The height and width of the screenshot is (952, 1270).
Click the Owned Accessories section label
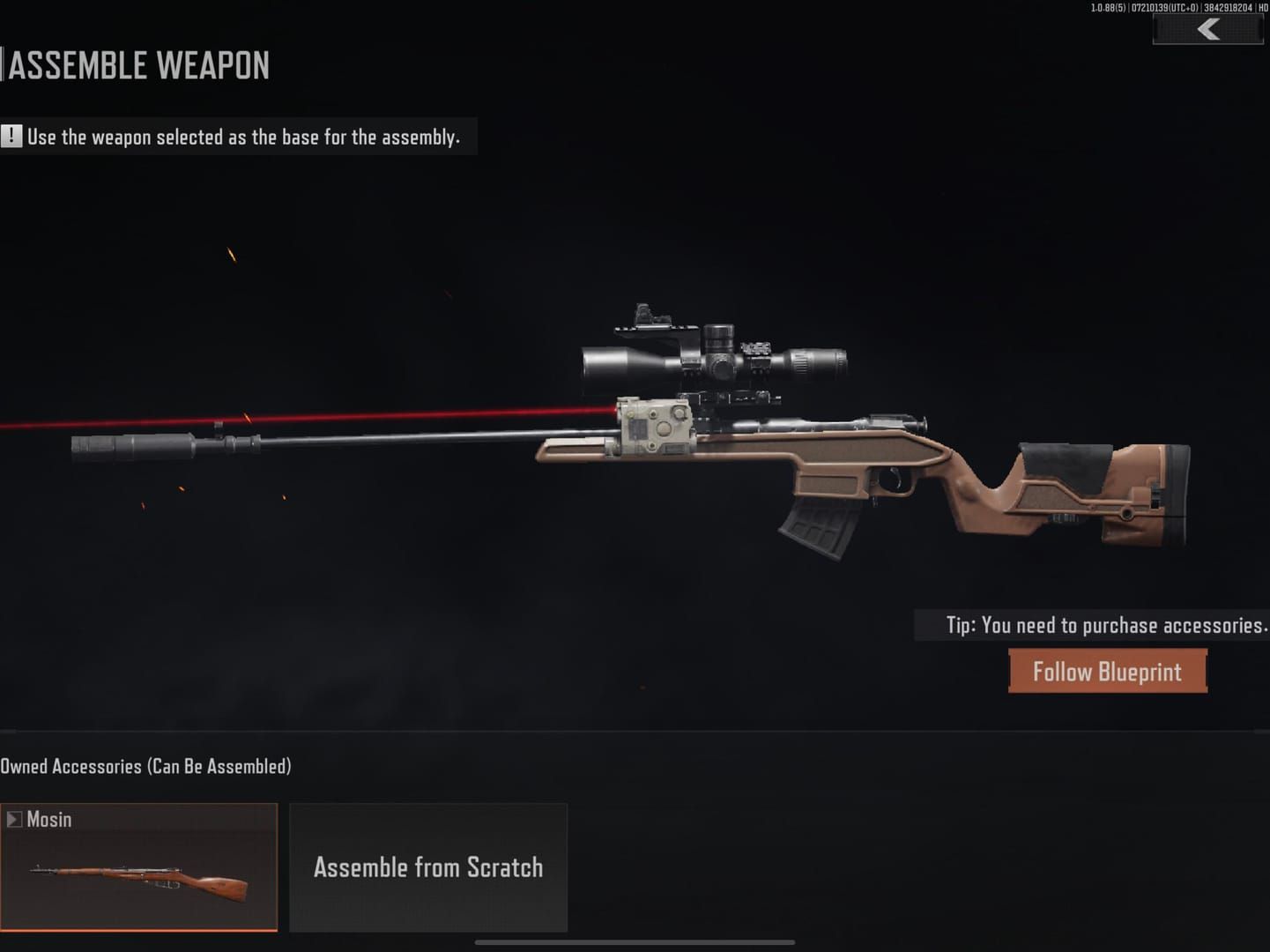[145, 766]
